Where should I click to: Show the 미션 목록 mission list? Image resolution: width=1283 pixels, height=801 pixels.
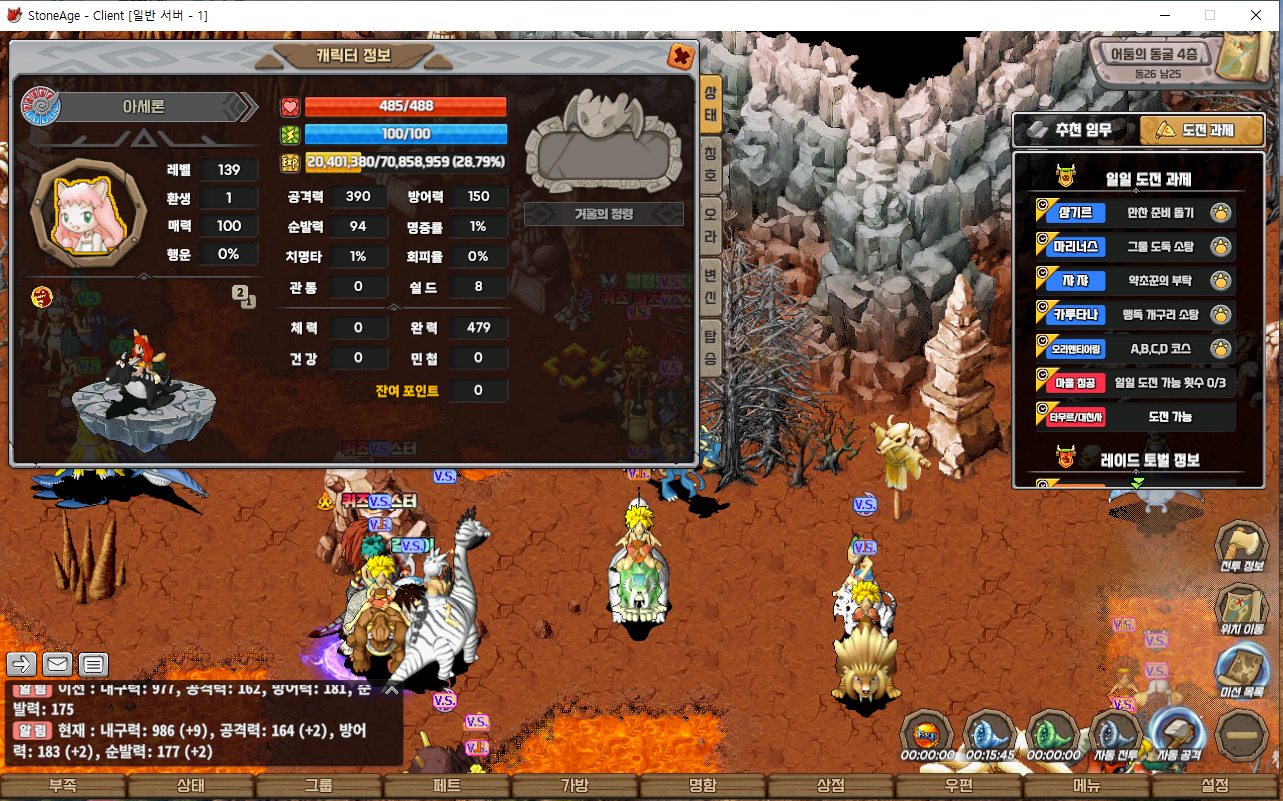pos(1241,668)
